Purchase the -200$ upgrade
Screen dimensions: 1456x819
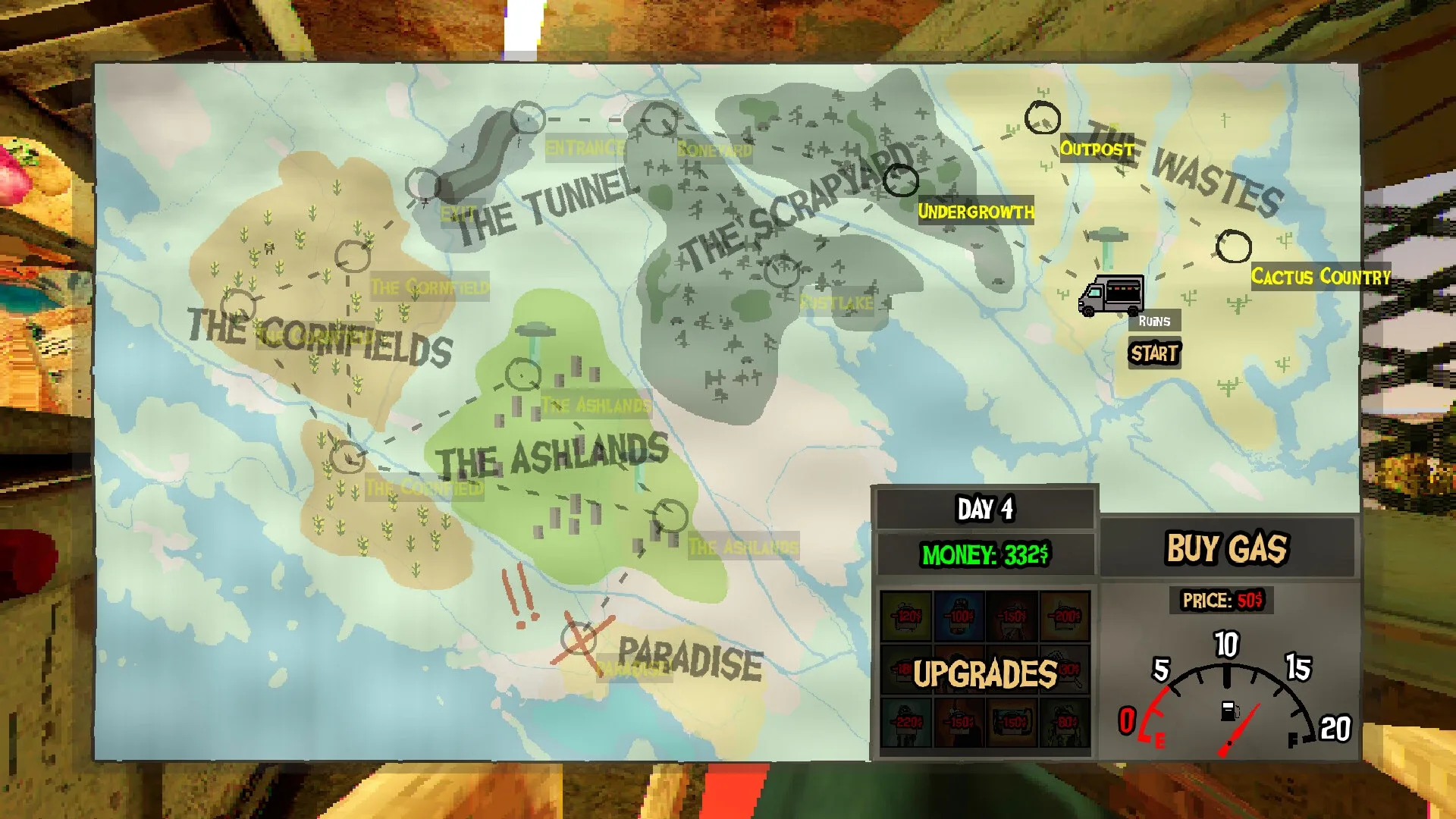pos(1063,617)
